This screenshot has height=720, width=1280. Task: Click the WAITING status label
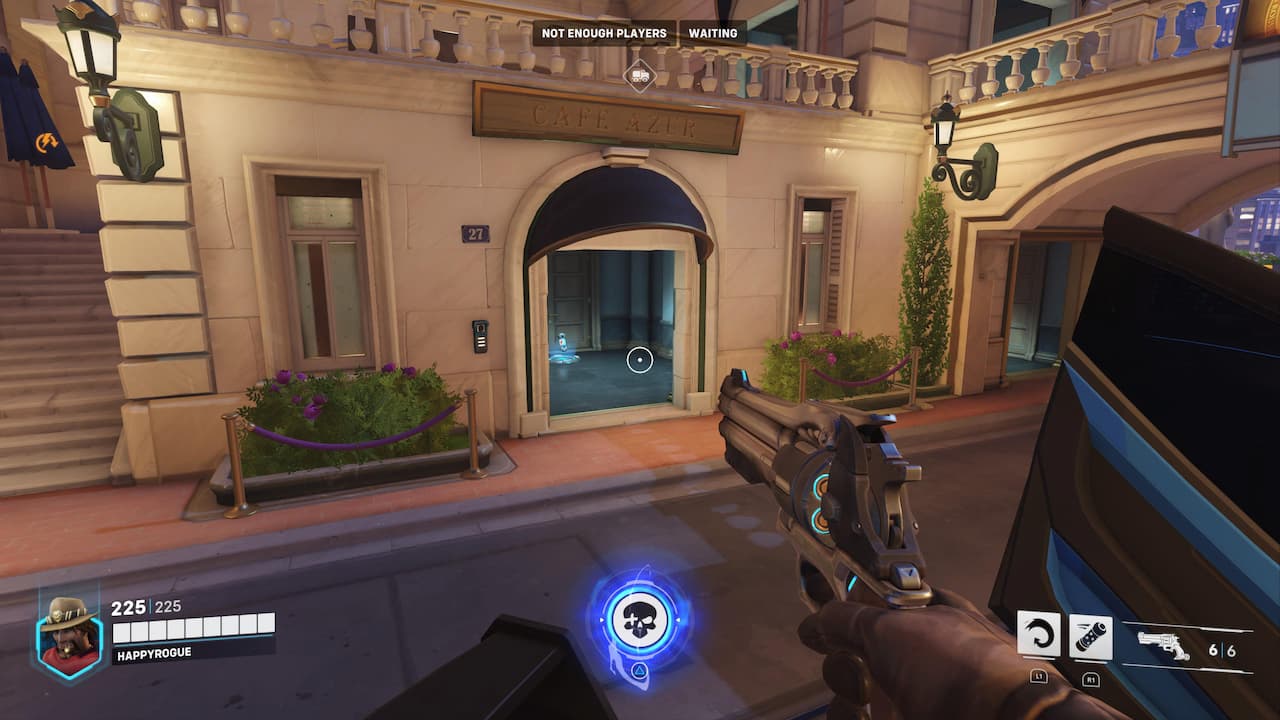713,33
